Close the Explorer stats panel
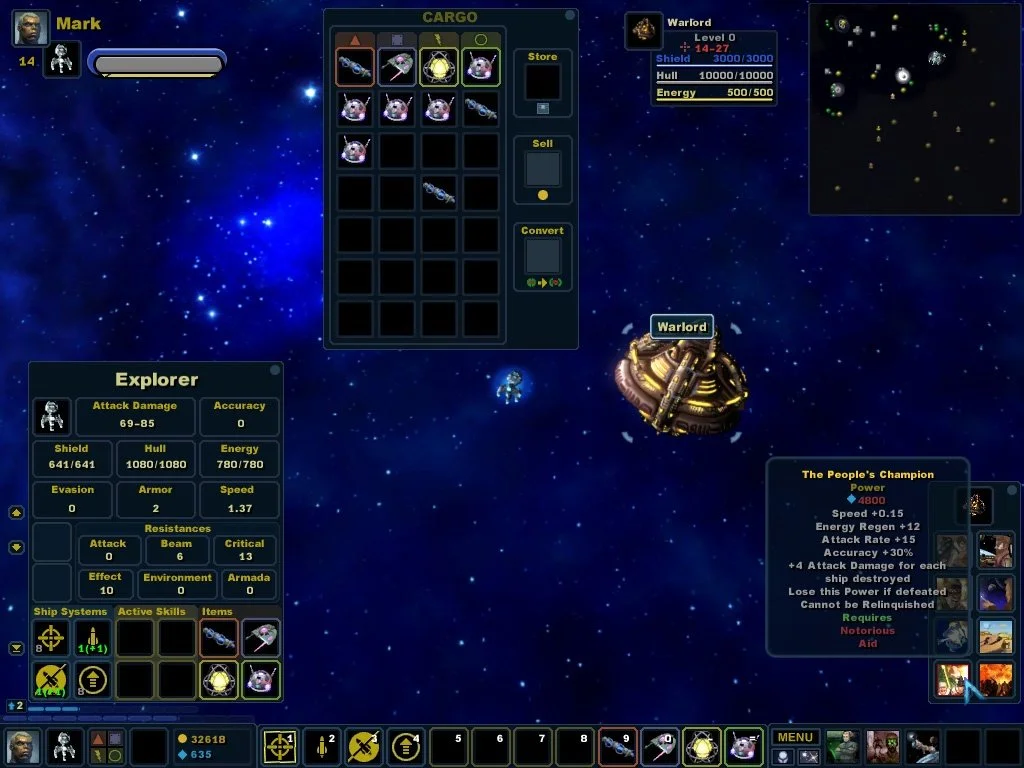1024x768 pixels. tap(274, 370)
